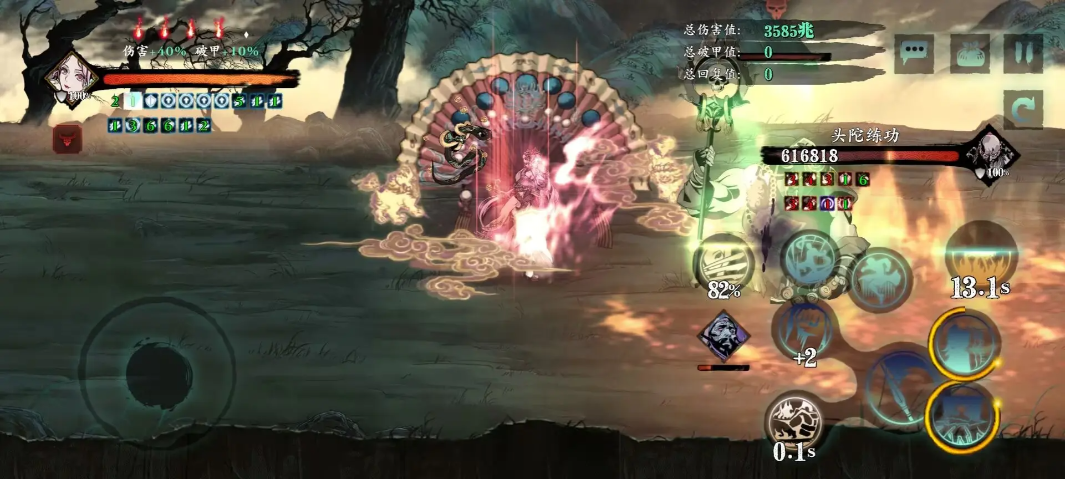Pause the battle
This screenshot has height=479, width=1065.
[1023, 53]
